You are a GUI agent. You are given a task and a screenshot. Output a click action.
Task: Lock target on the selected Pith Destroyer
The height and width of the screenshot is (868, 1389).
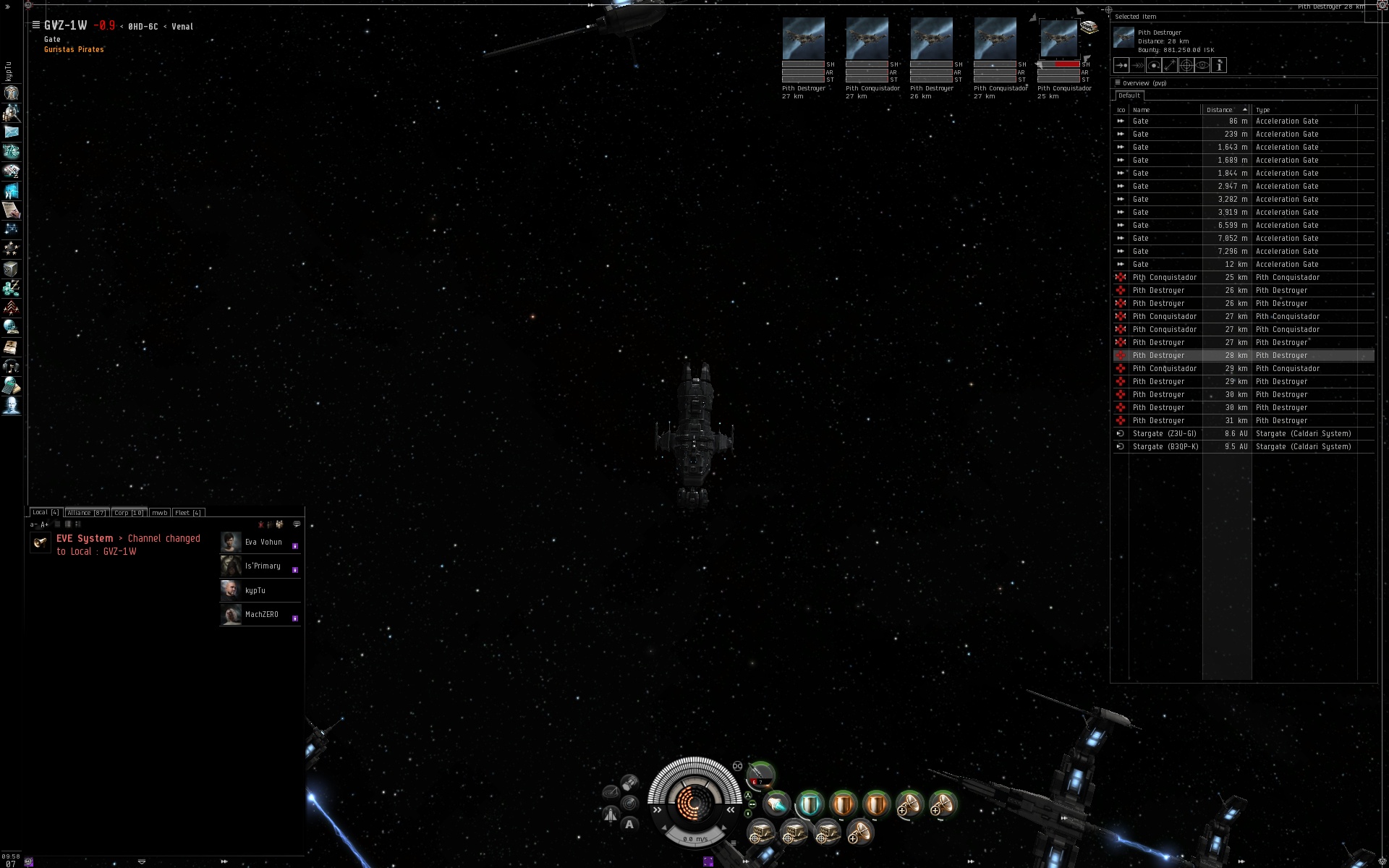[1186, 65]
